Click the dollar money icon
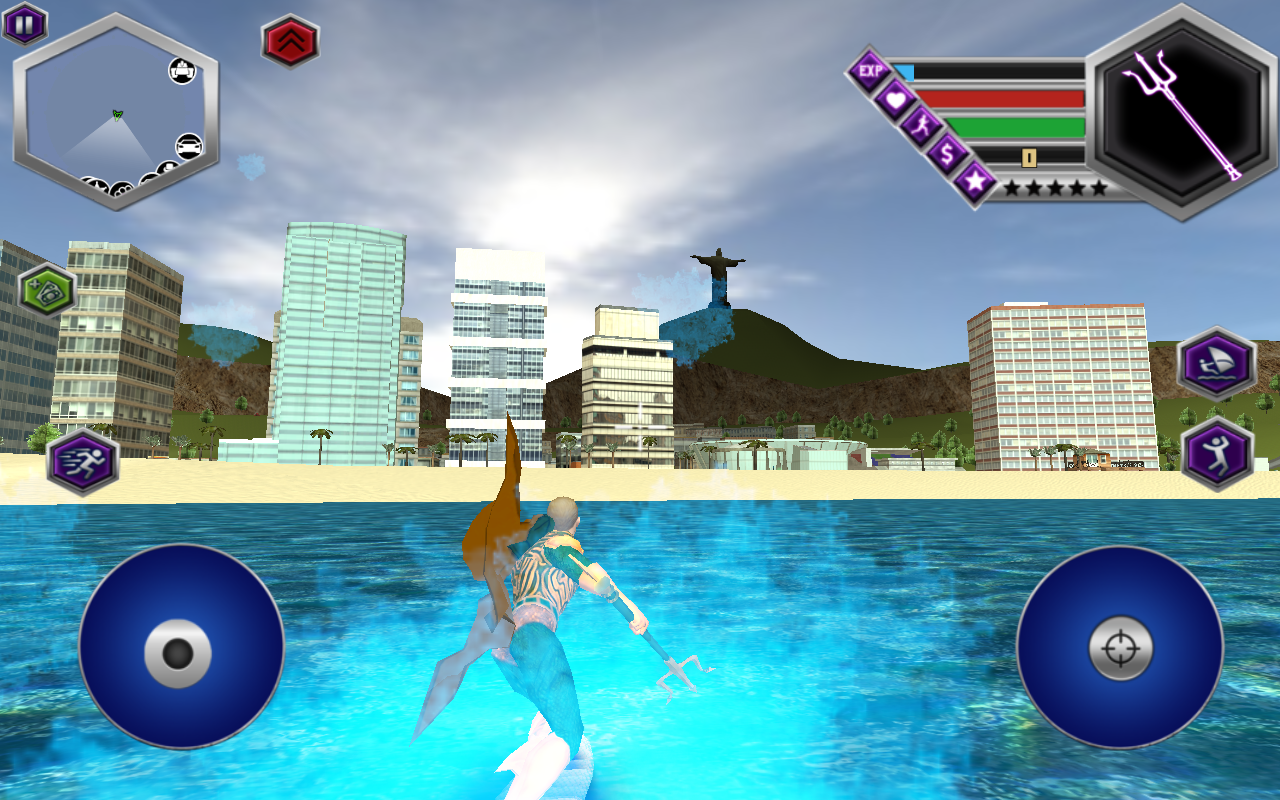The image size is (1280, 800). pos(947,154)
